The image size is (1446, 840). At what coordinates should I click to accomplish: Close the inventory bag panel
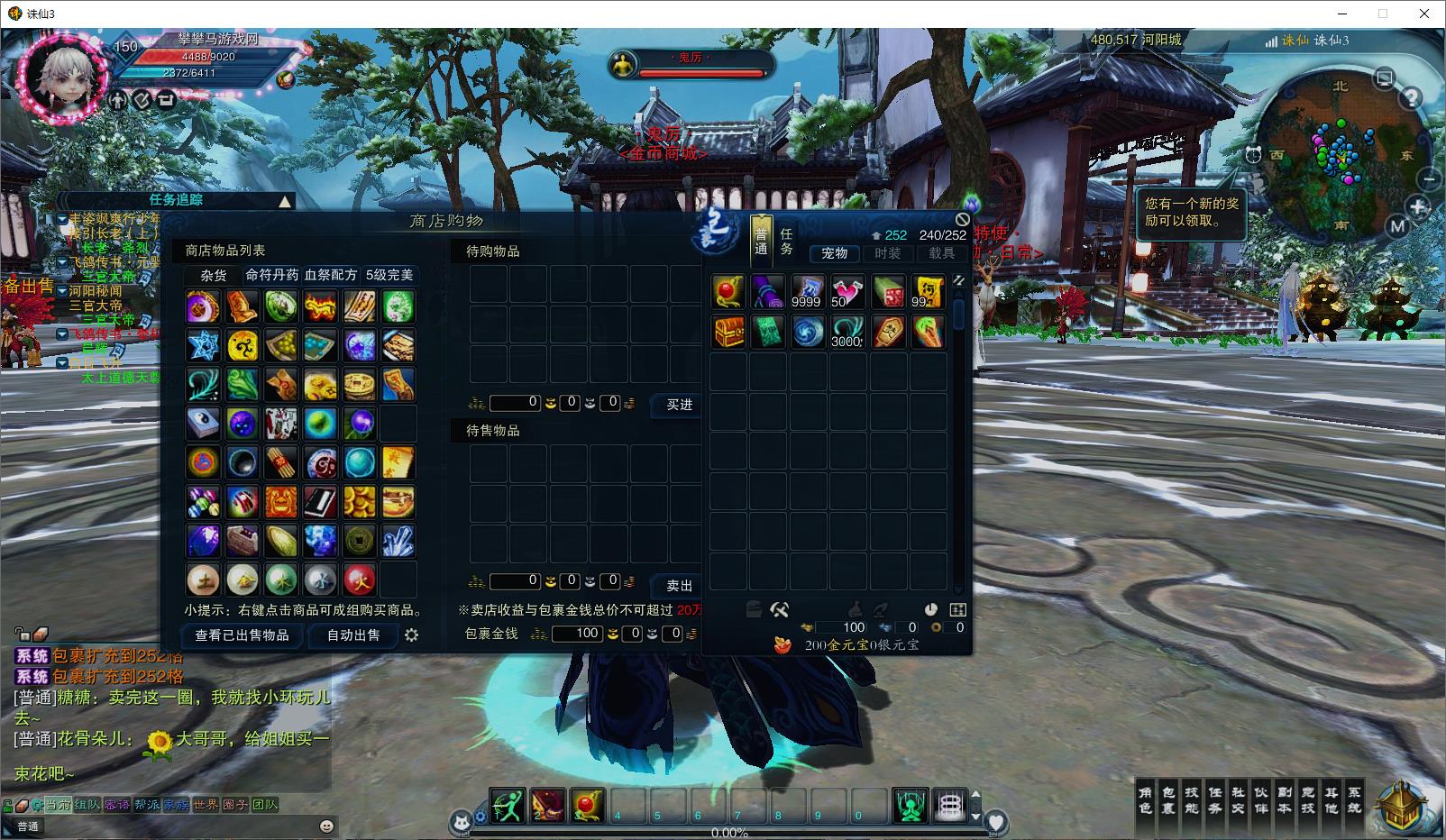tap(962, 219)
